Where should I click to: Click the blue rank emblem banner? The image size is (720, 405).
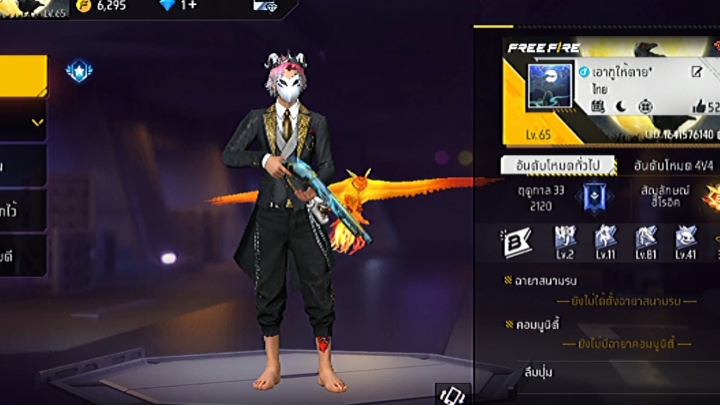(x=597, y=195)
